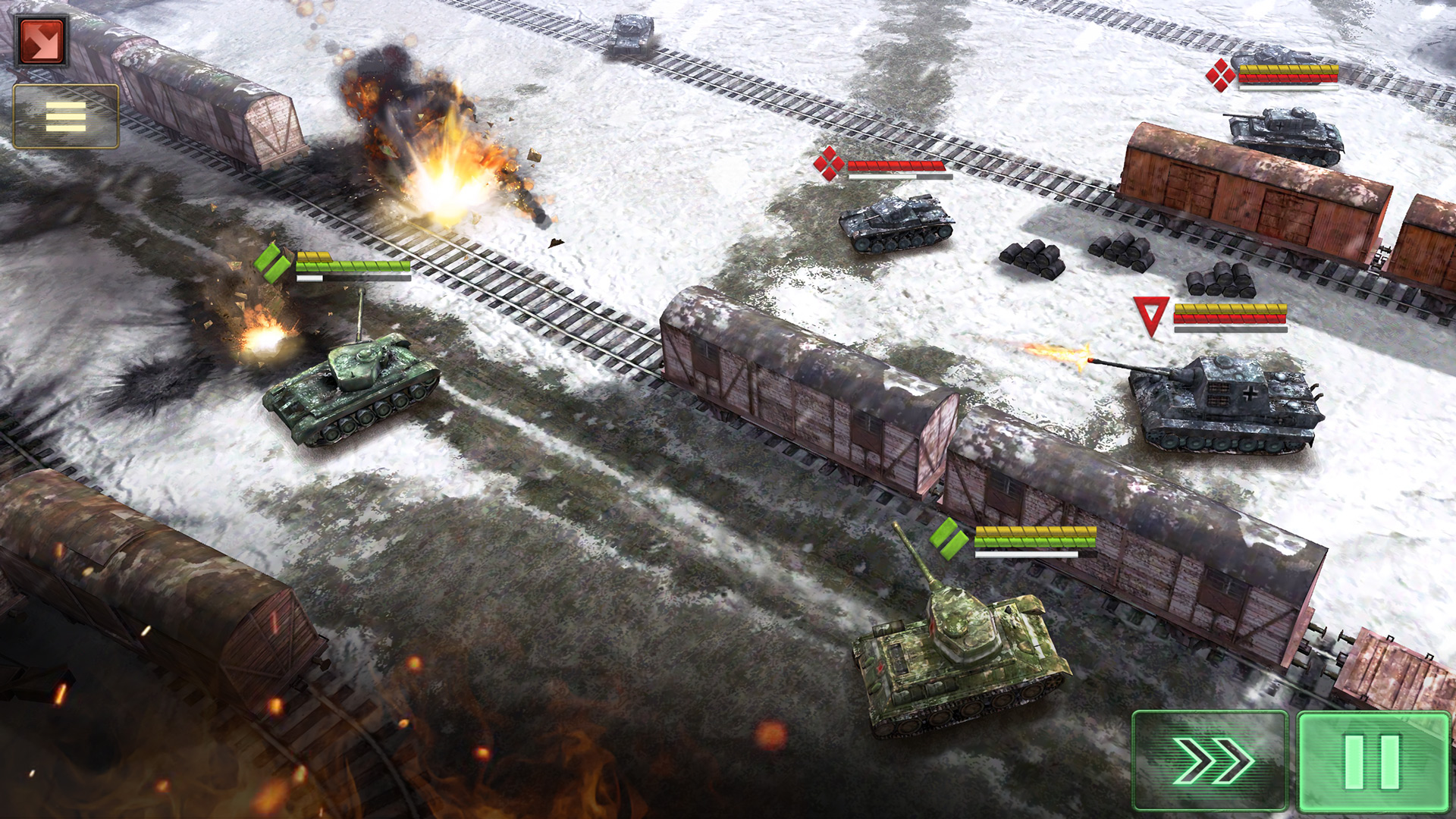Activate the fast-forward speed button
This screenshot has width=1456, height=819.
[1210, 761]
